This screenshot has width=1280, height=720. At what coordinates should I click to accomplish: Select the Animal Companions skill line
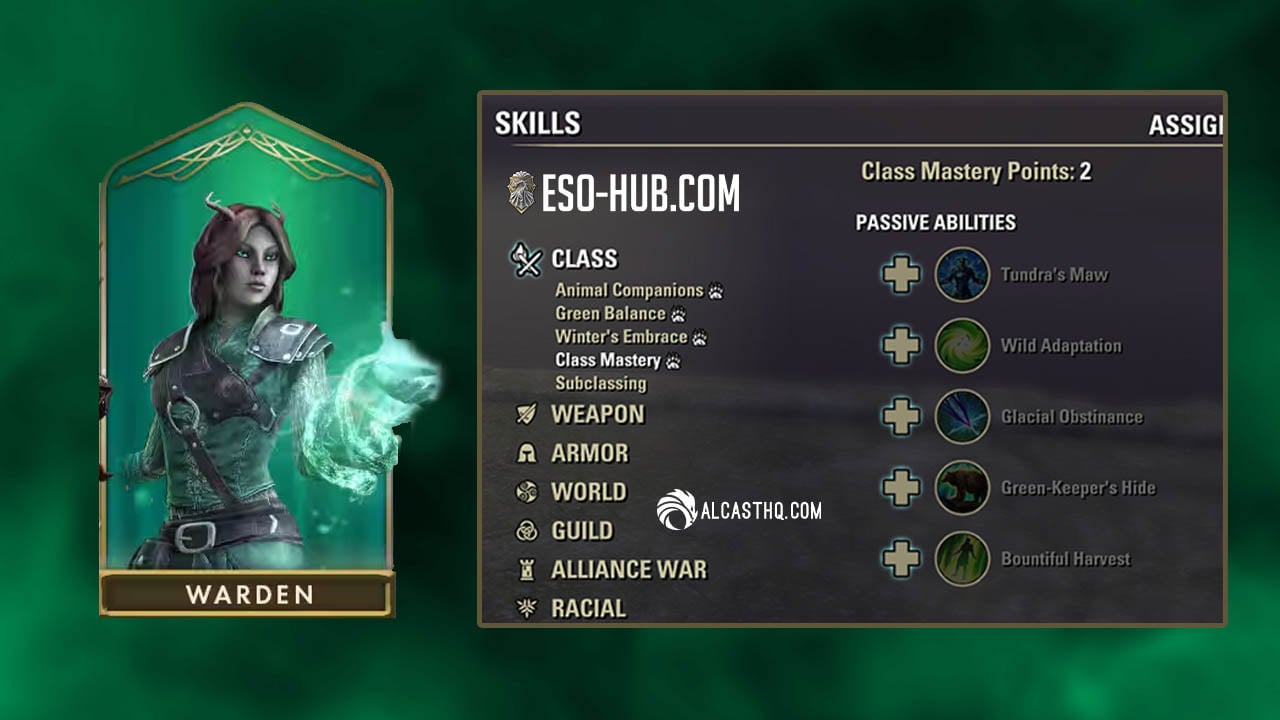point(629,291)
